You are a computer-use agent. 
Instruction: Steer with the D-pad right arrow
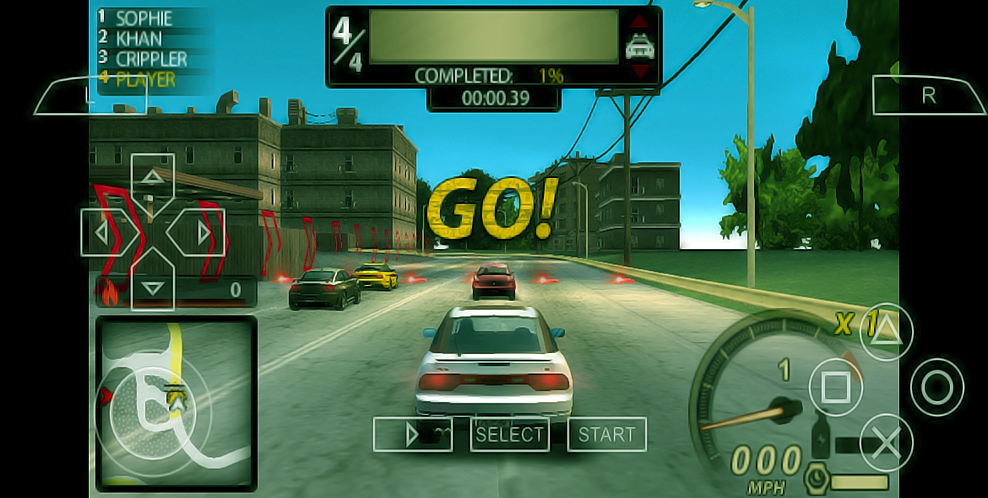(x=204, y=233)
